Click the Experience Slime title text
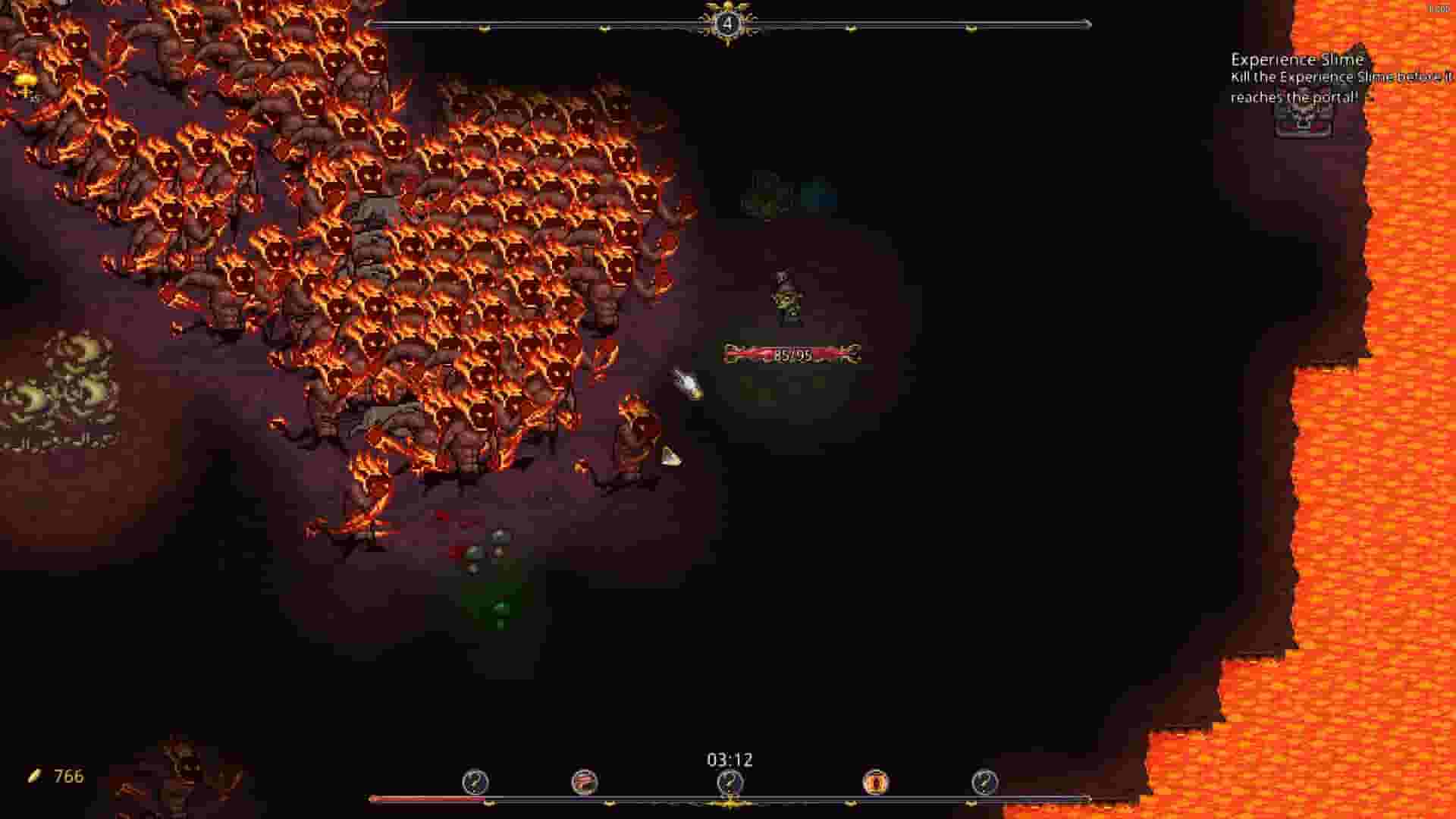This screenshot has width=1456, height=819. coord(1297,59)
